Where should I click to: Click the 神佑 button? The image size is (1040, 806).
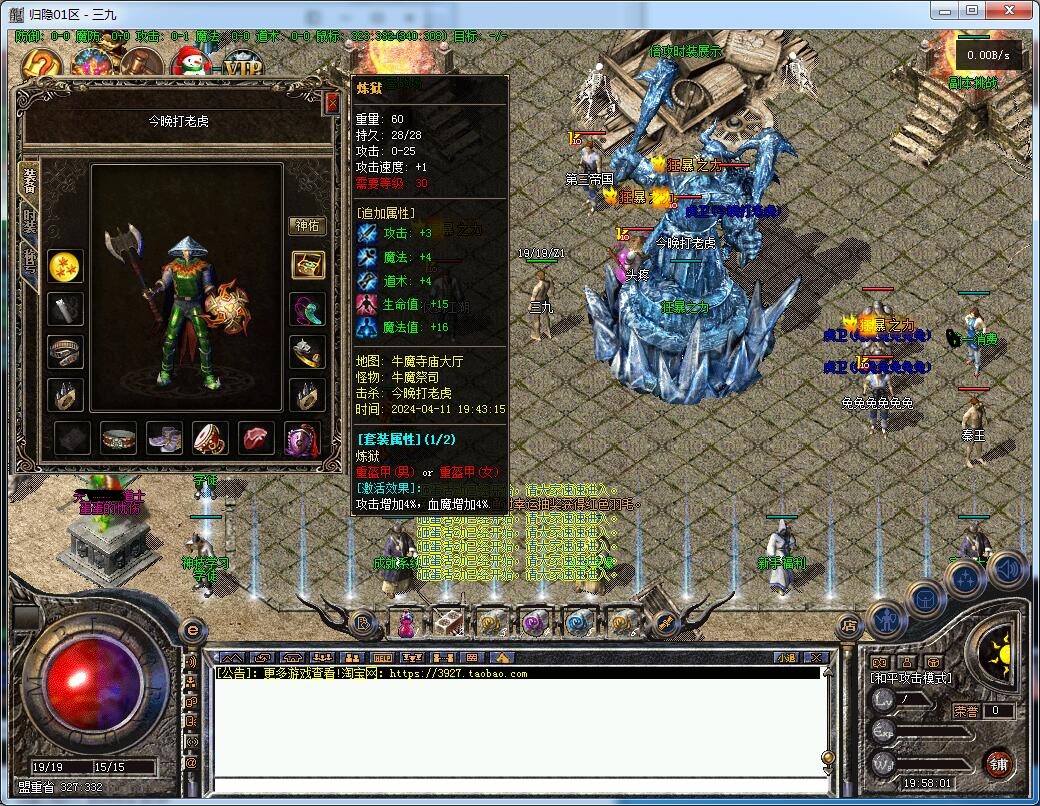[307, 226]
